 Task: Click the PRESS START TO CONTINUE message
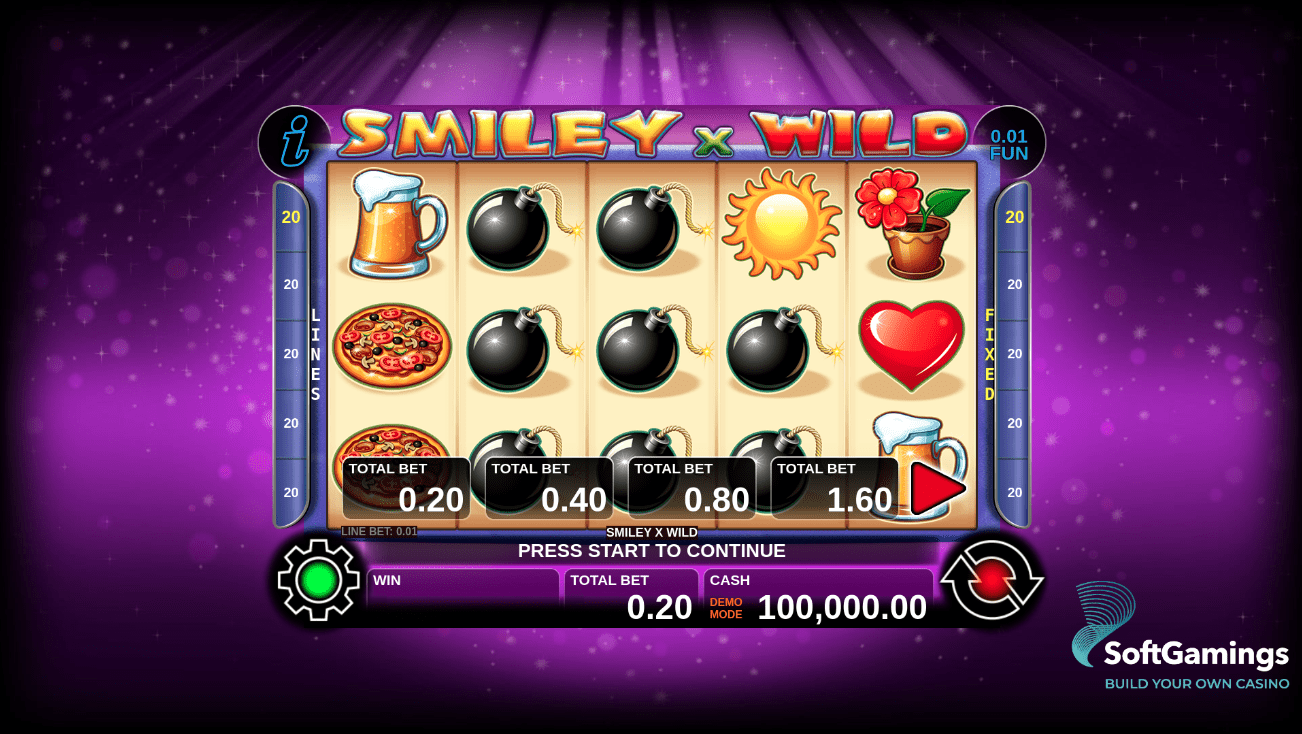(x=651, y=551)
